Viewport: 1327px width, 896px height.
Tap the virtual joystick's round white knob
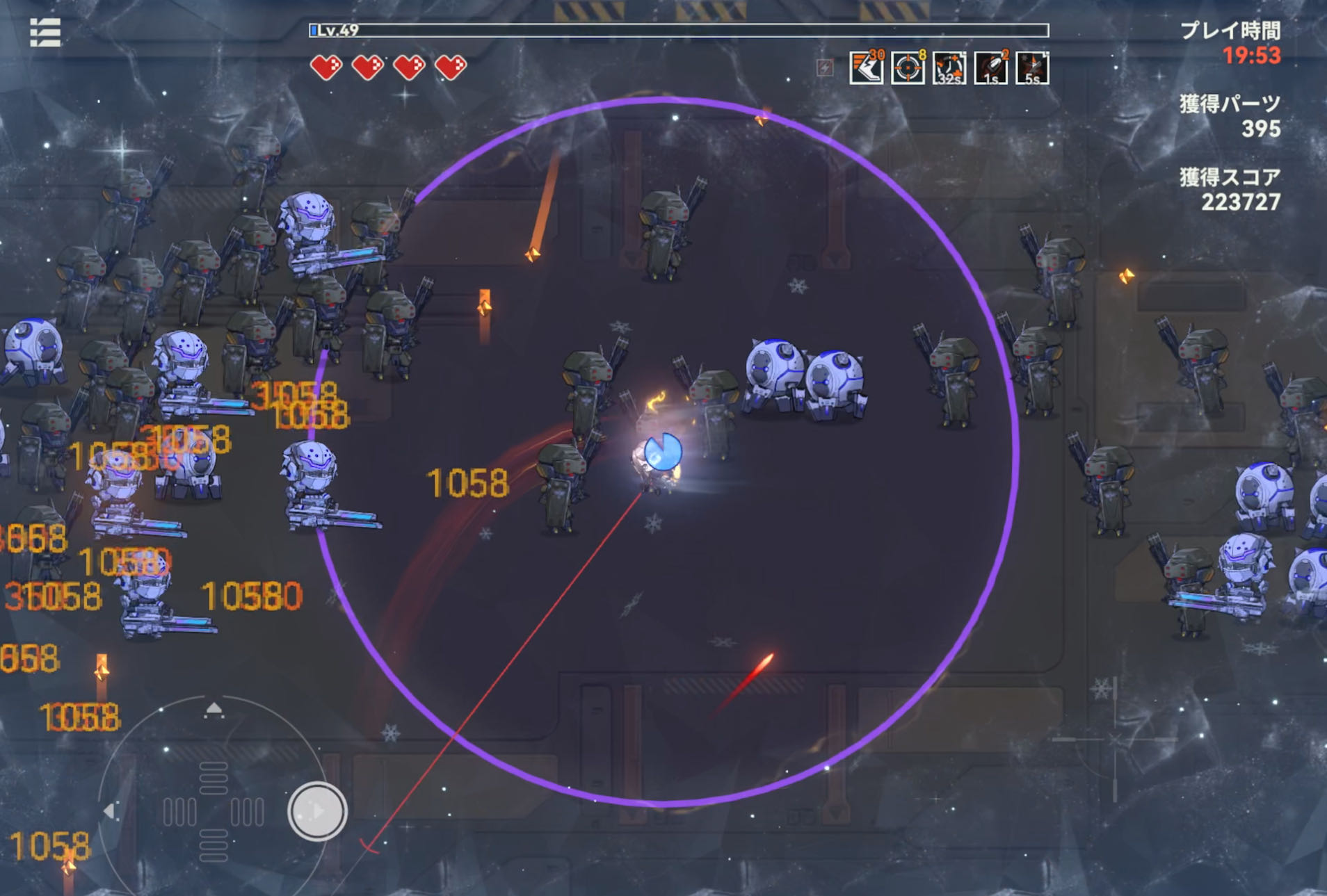coord(317,811)
